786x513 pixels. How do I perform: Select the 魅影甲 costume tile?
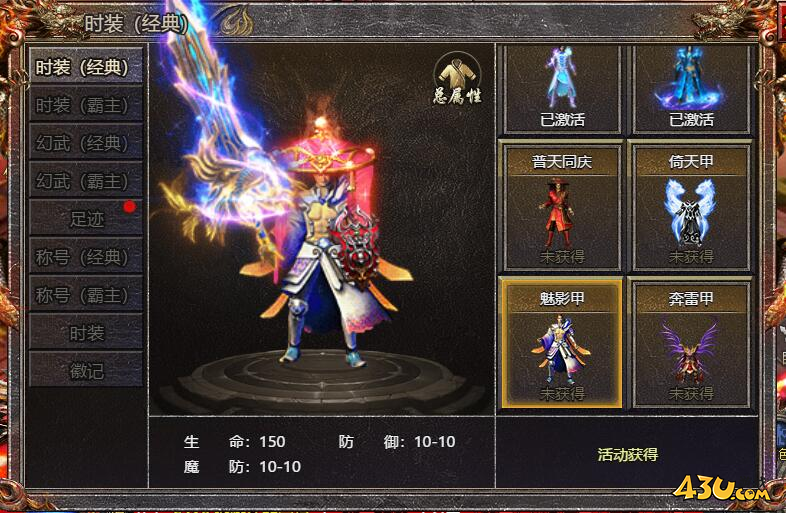point(560,343)
